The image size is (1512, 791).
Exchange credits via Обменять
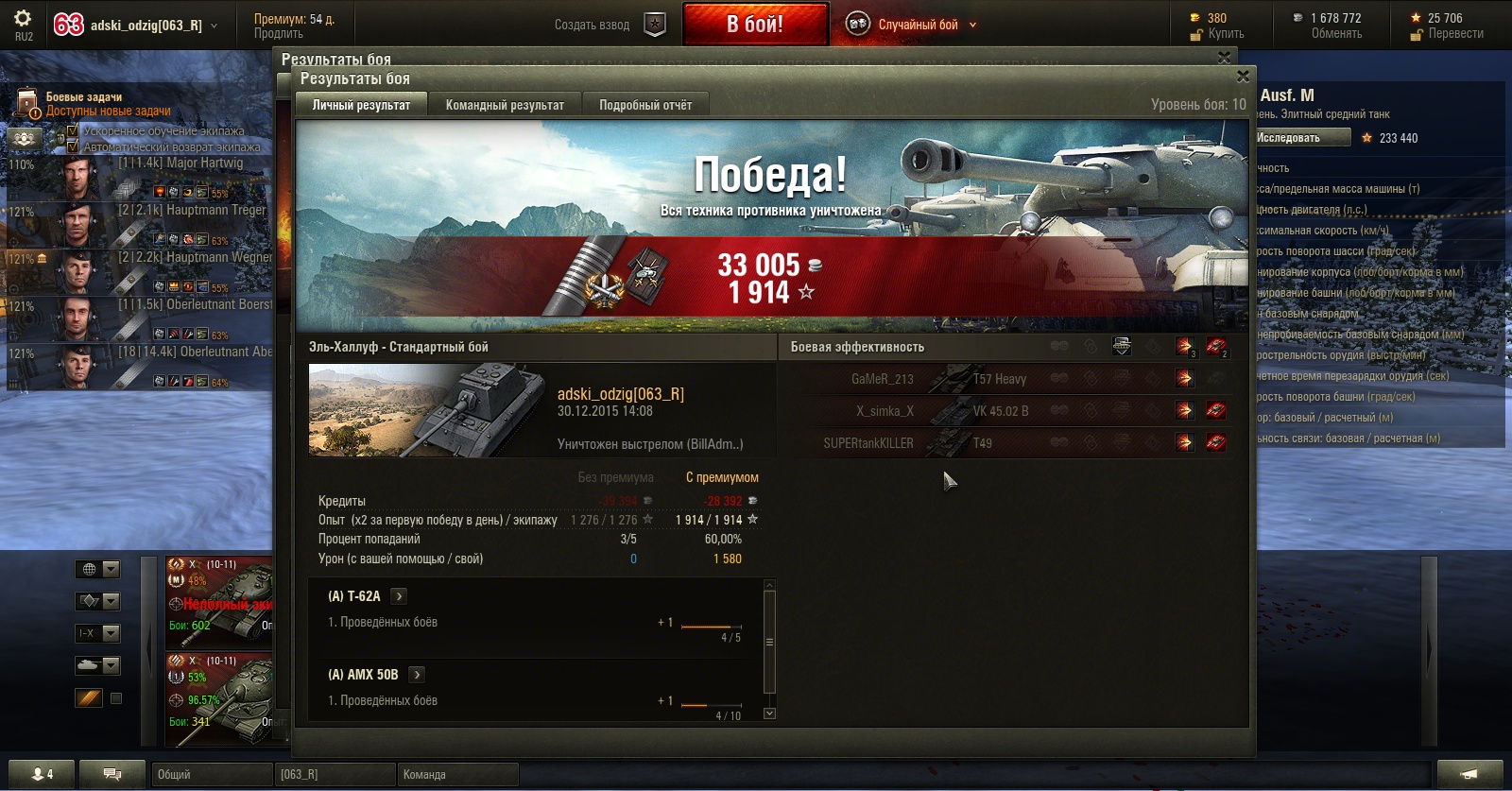pyautogui.click(x=1336, y=34)
